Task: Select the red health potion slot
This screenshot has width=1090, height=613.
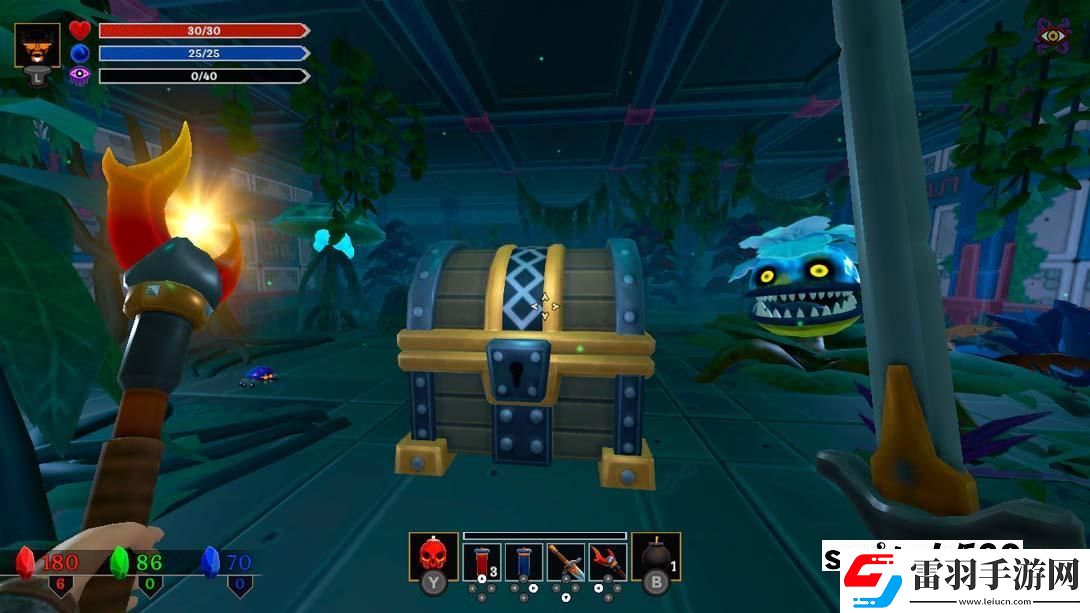Action: click(x=482, y=561)
